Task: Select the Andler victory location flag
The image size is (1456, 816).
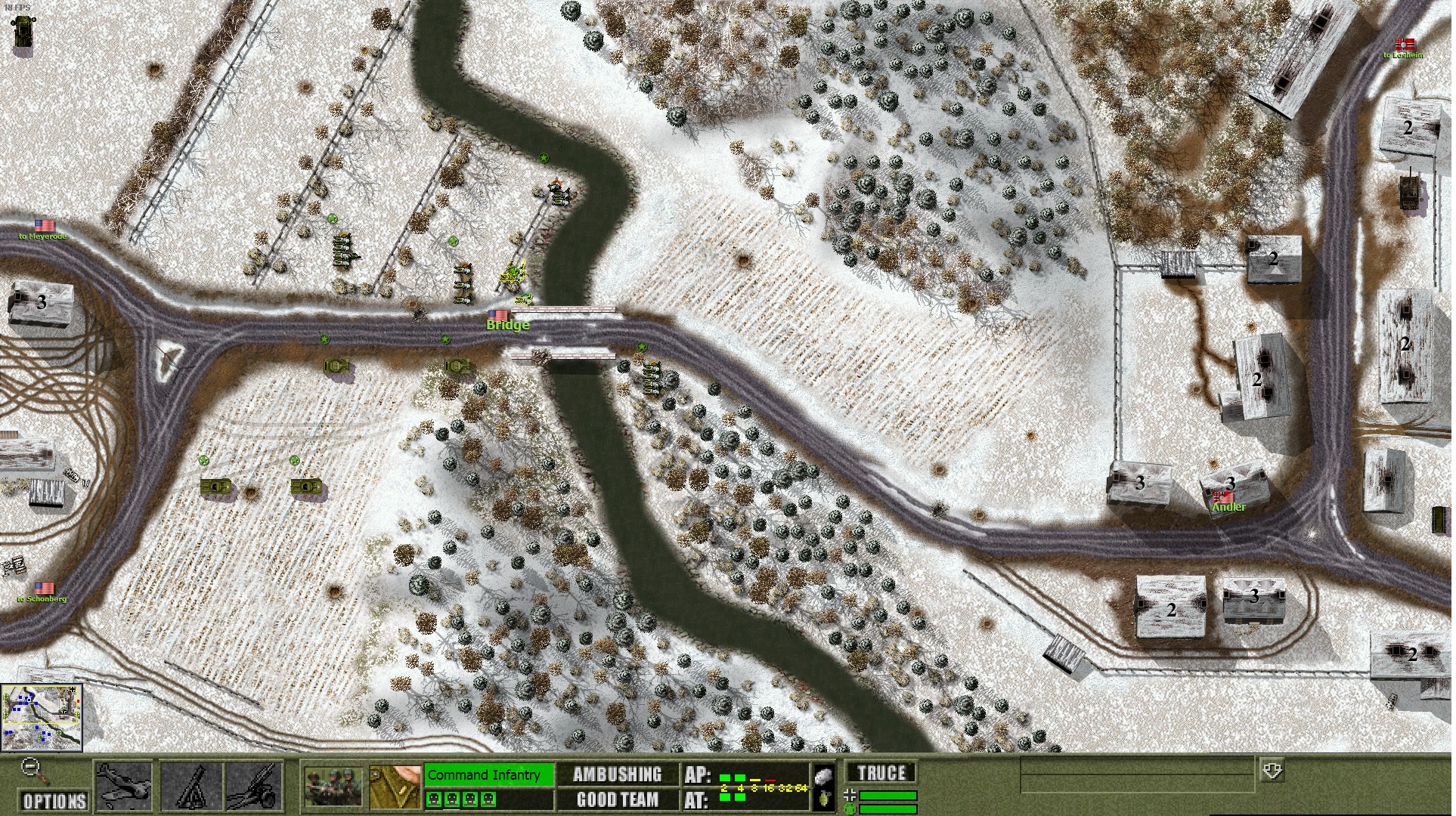Action: (x=1222, y=497)
